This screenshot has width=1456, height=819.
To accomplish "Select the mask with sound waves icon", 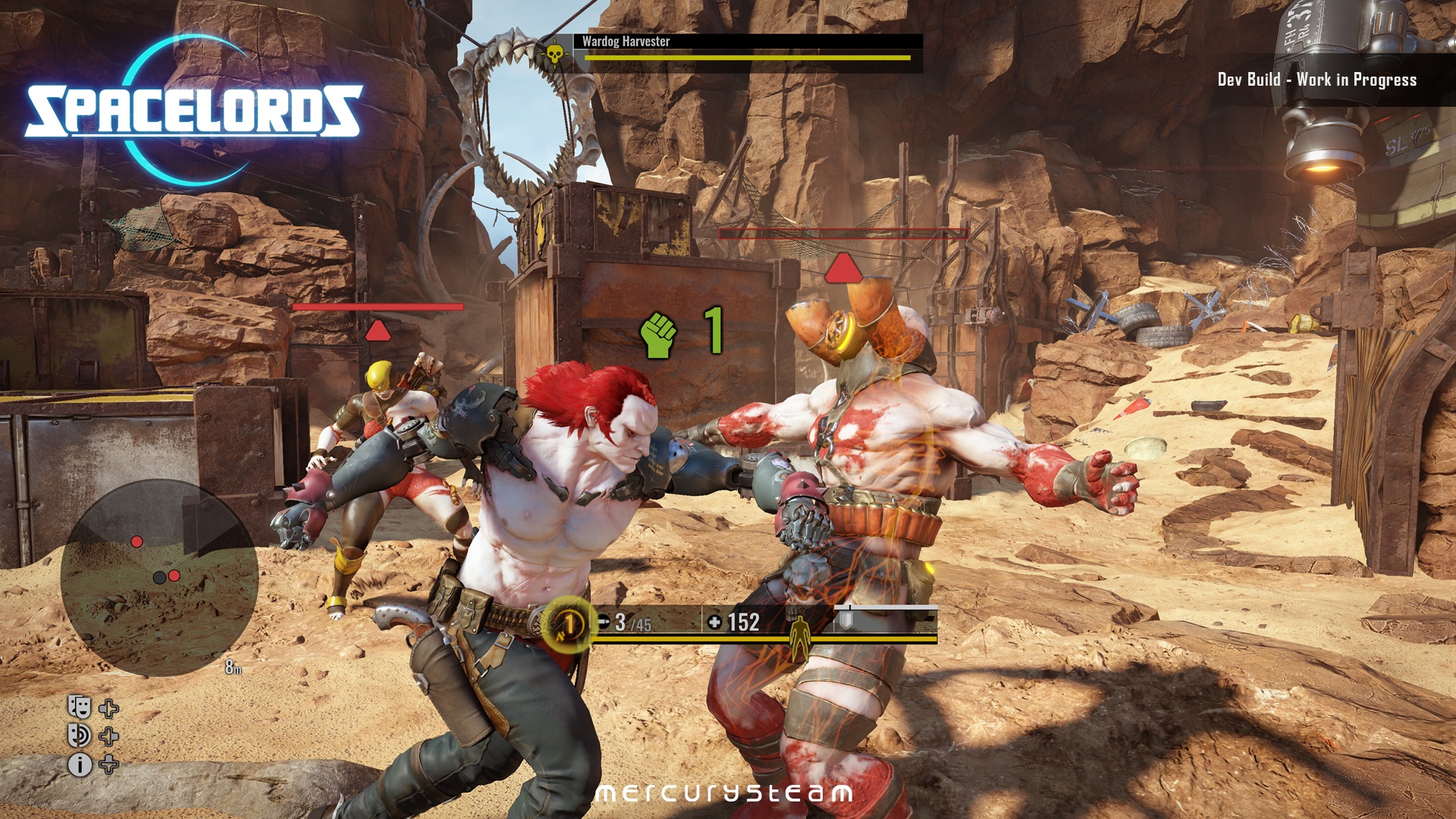I will point(80,736).
